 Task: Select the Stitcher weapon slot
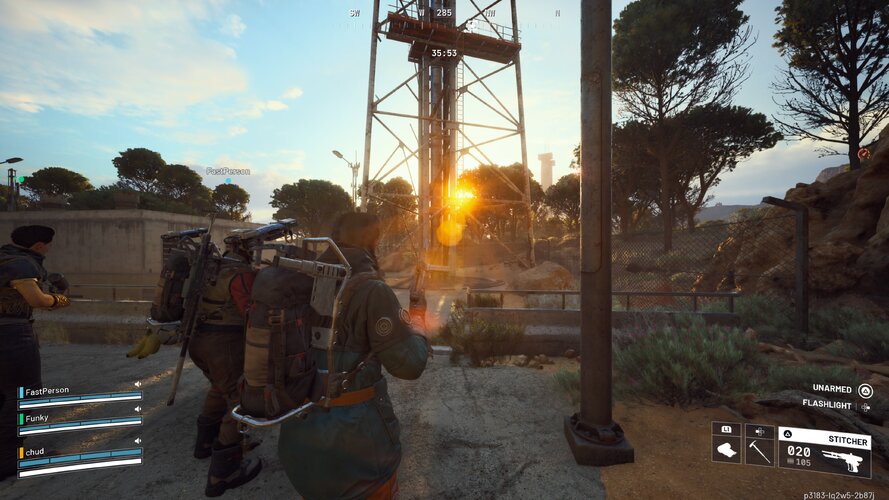coord(823,452)
